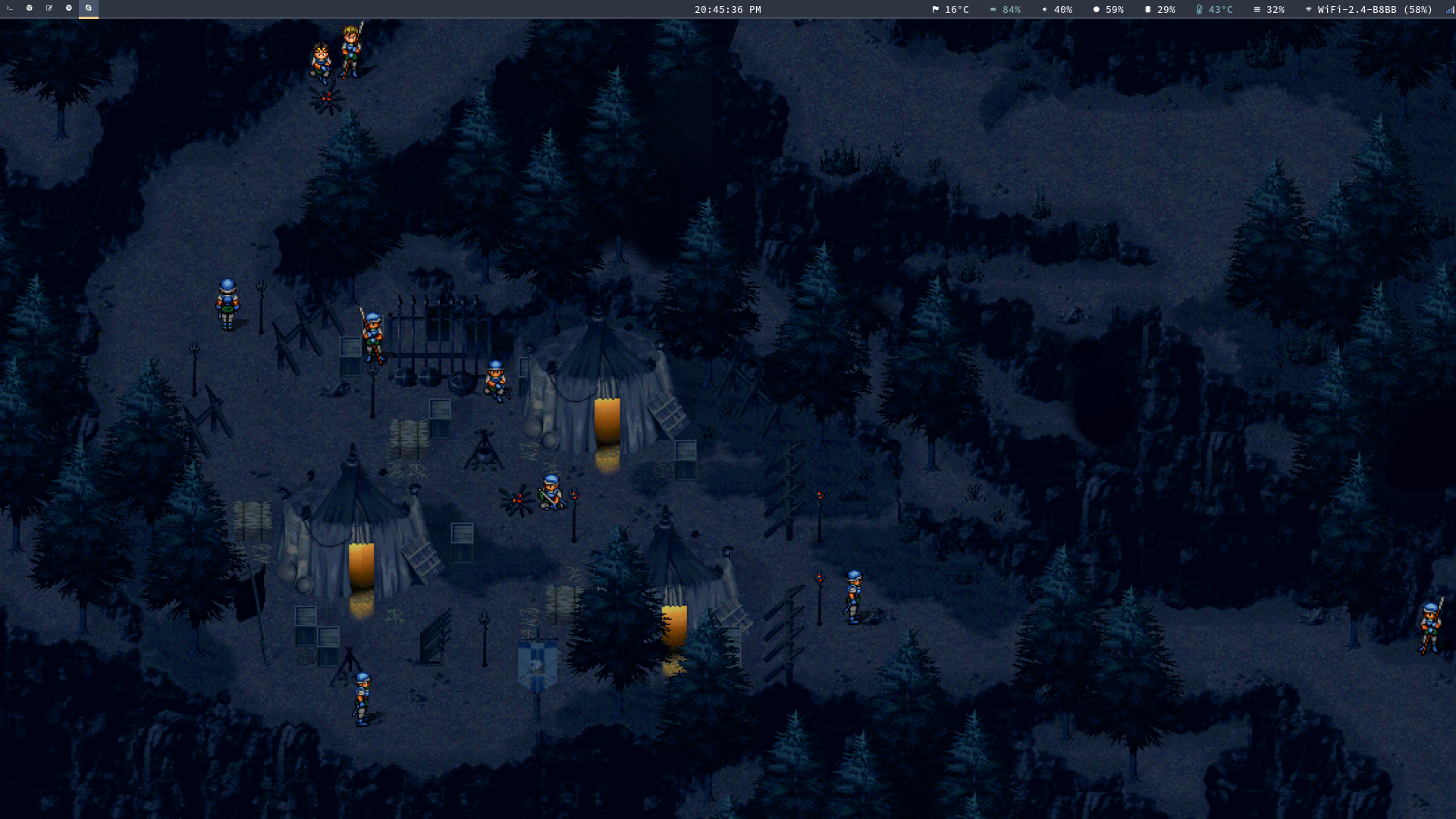The height and width of the screenshot is (819, 1456).
Task: Open the WiFi-2.4-B8BB network indicator
Action: pos(1369,10)
